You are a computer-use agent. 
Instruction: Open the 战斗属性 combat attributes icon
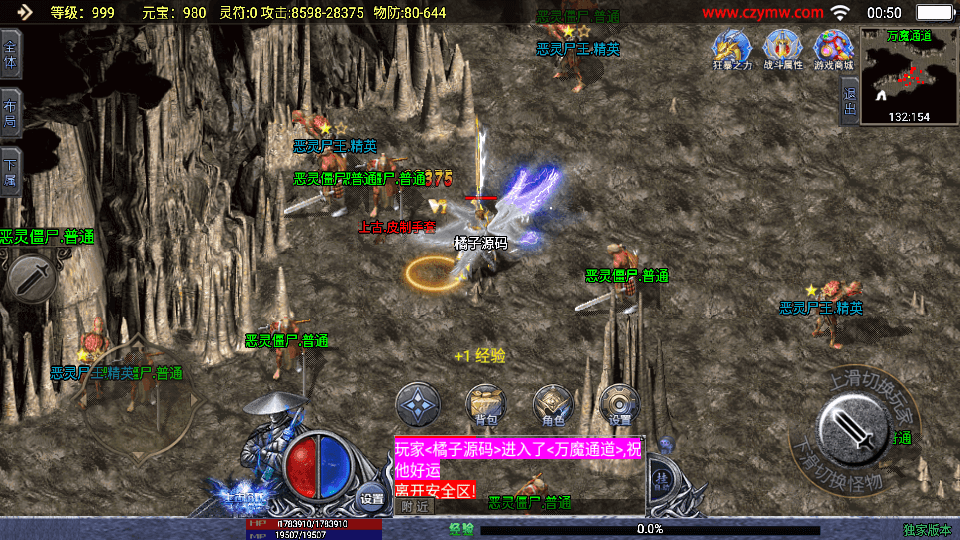coord(782,49)
